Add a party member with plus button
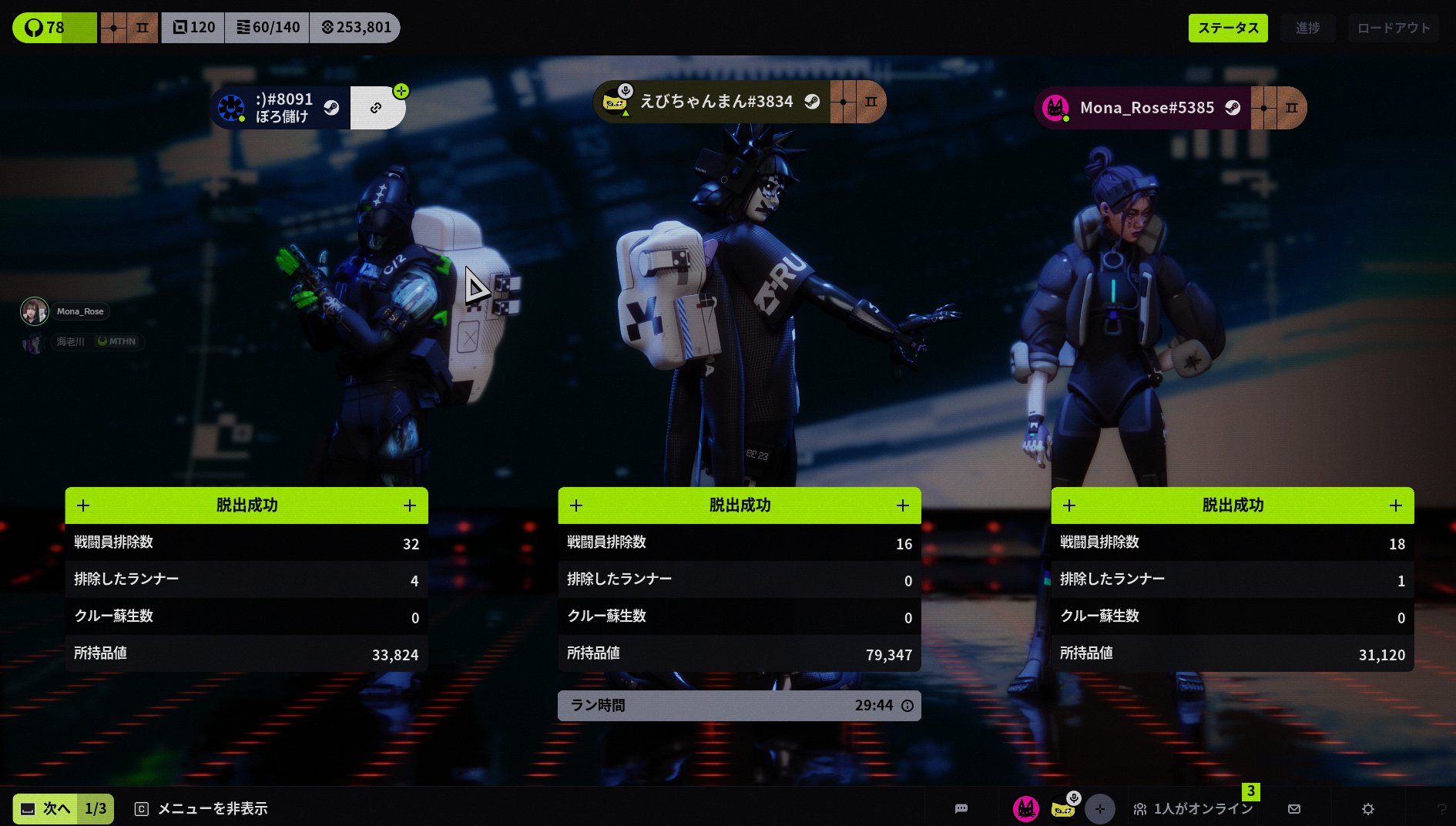Image resolution: width=1456 pixels, height=826 pixels. (x=1099, y=808)
